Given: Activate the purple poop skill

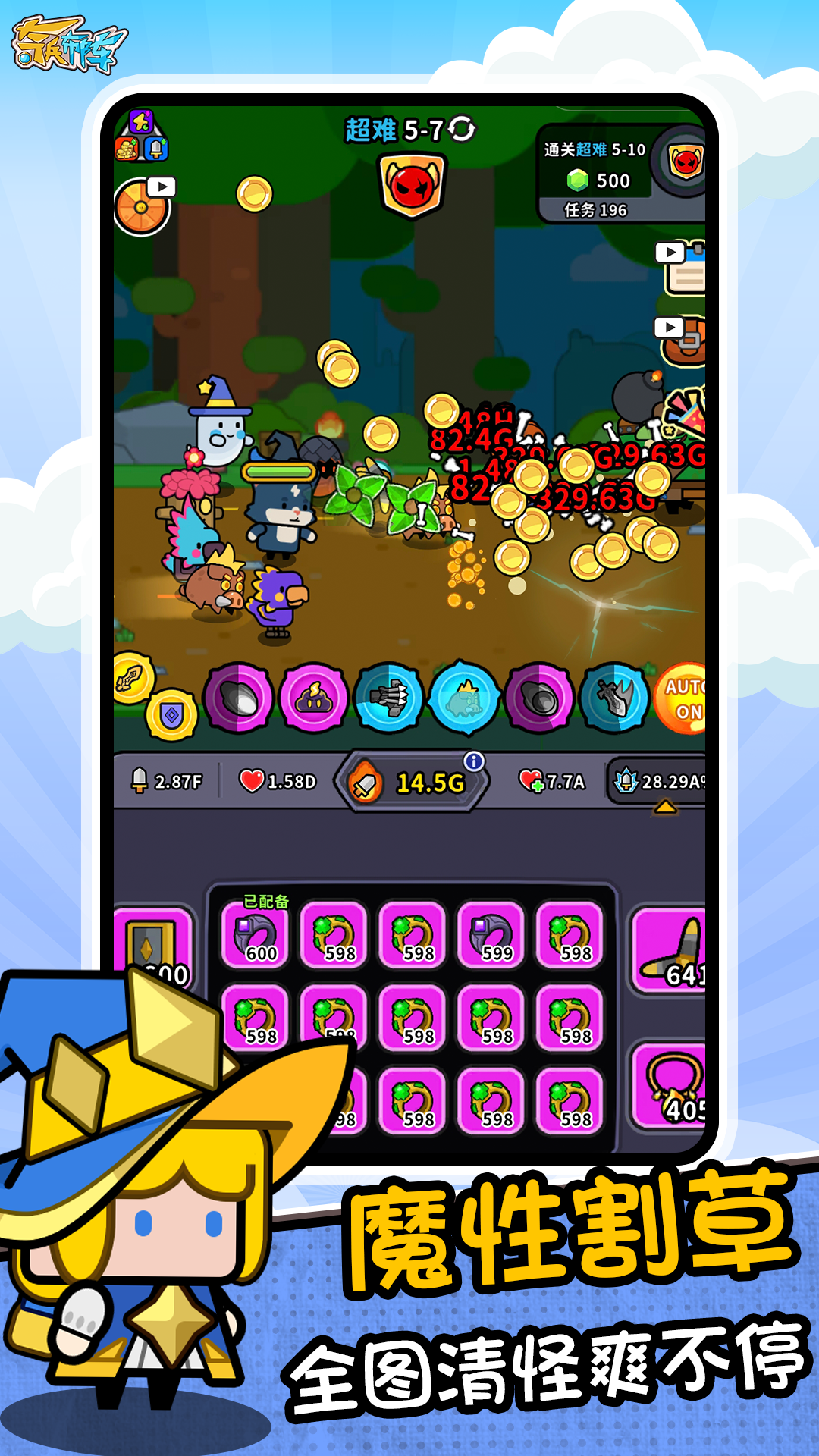Looking at the screenshot, I should 313,698.
